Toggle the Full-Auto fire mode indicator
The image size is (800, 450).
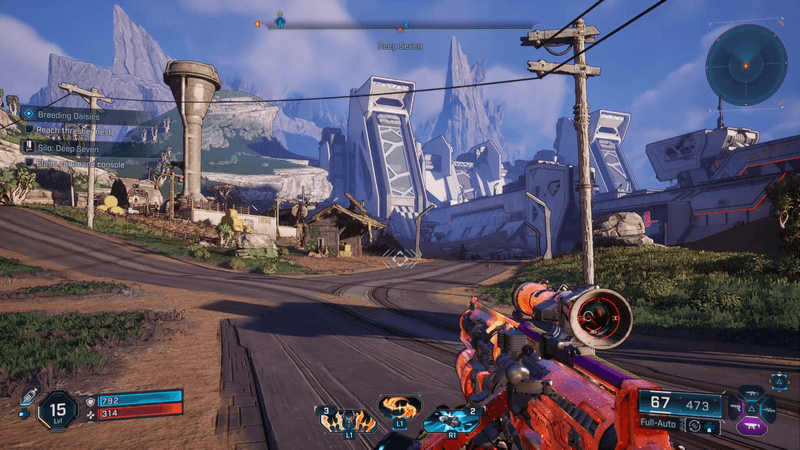[663, 424]
